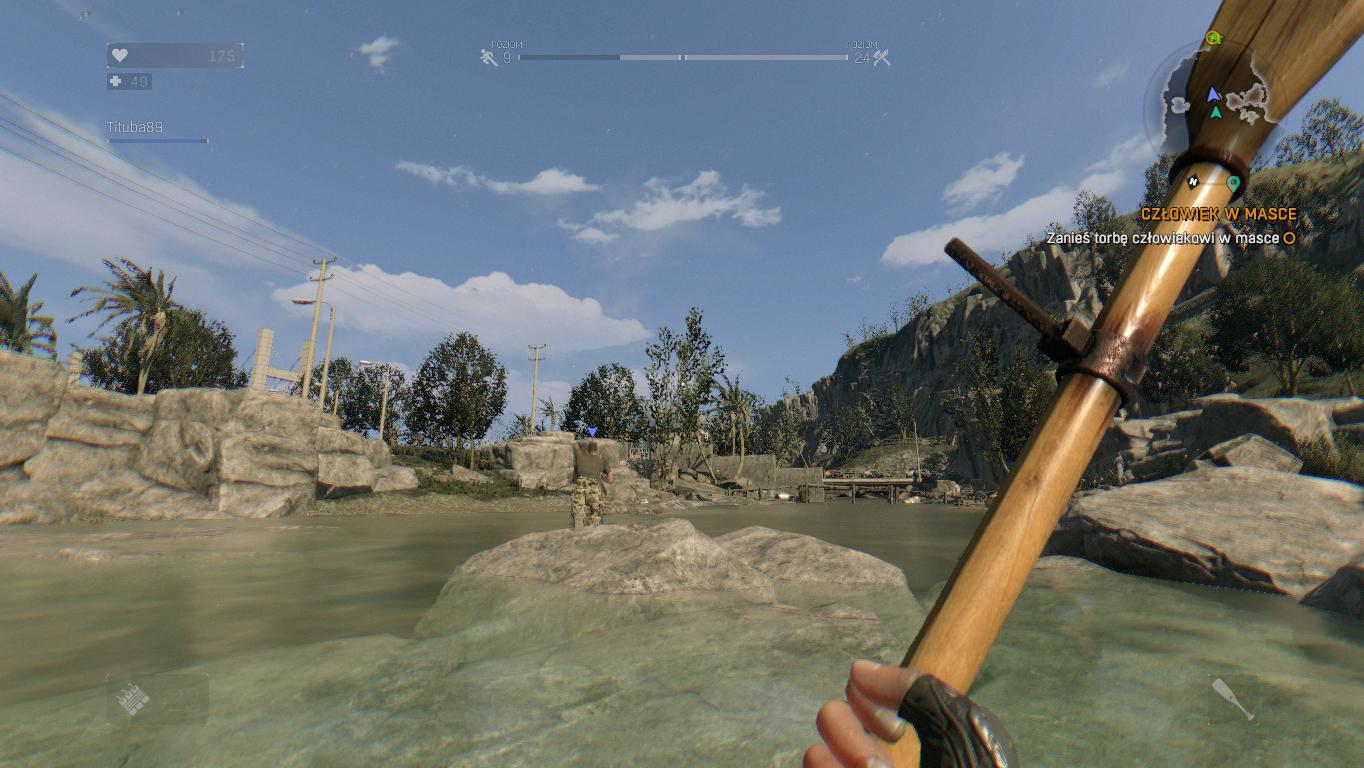The width and height of the screenshot is (1364, 768).
Task: Click the experience progress bar at screen top
Action: pyautogui.click(x=683, y=57)
